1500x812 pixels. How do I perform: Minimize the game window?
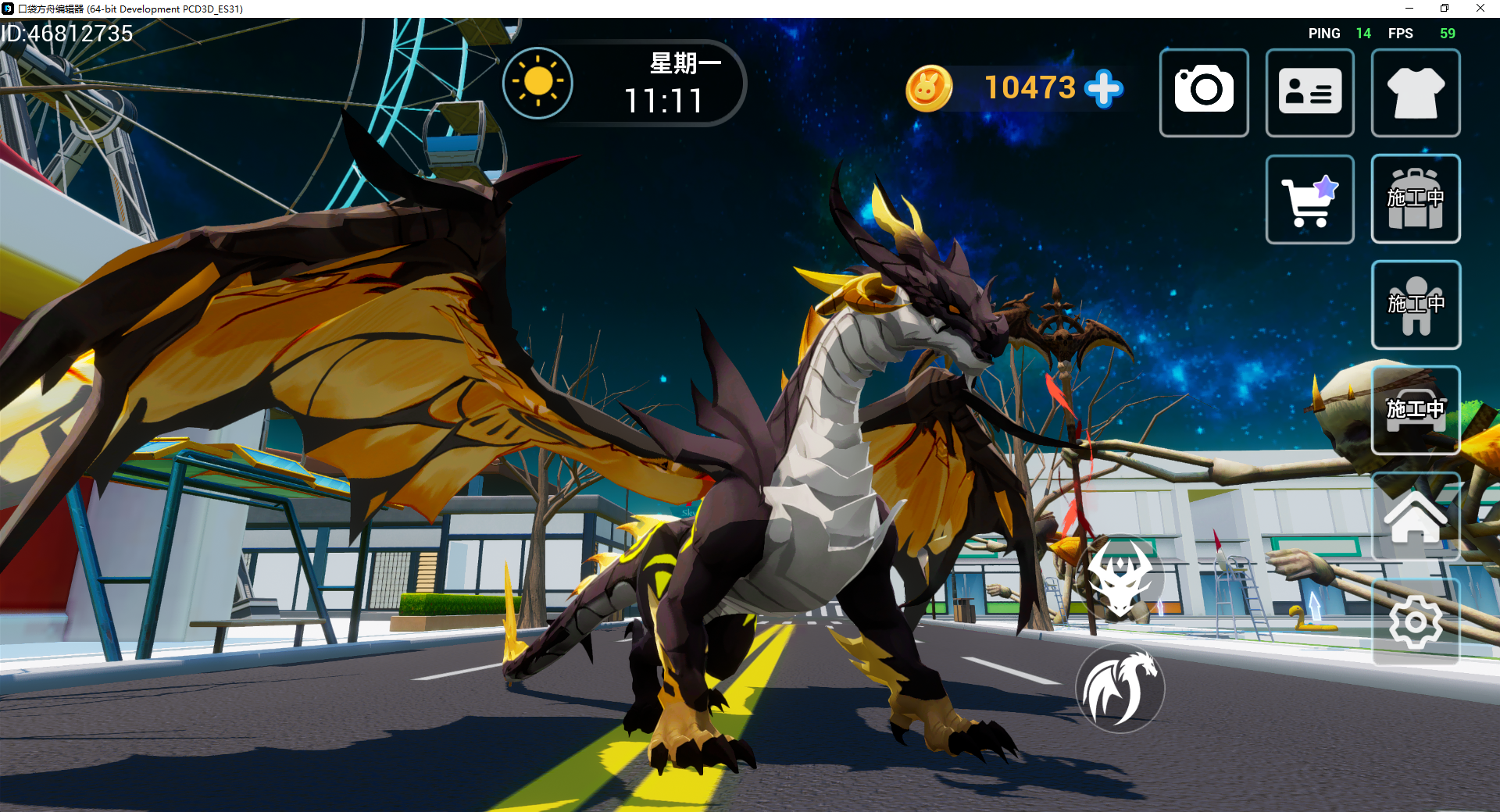click(1409, 9)
